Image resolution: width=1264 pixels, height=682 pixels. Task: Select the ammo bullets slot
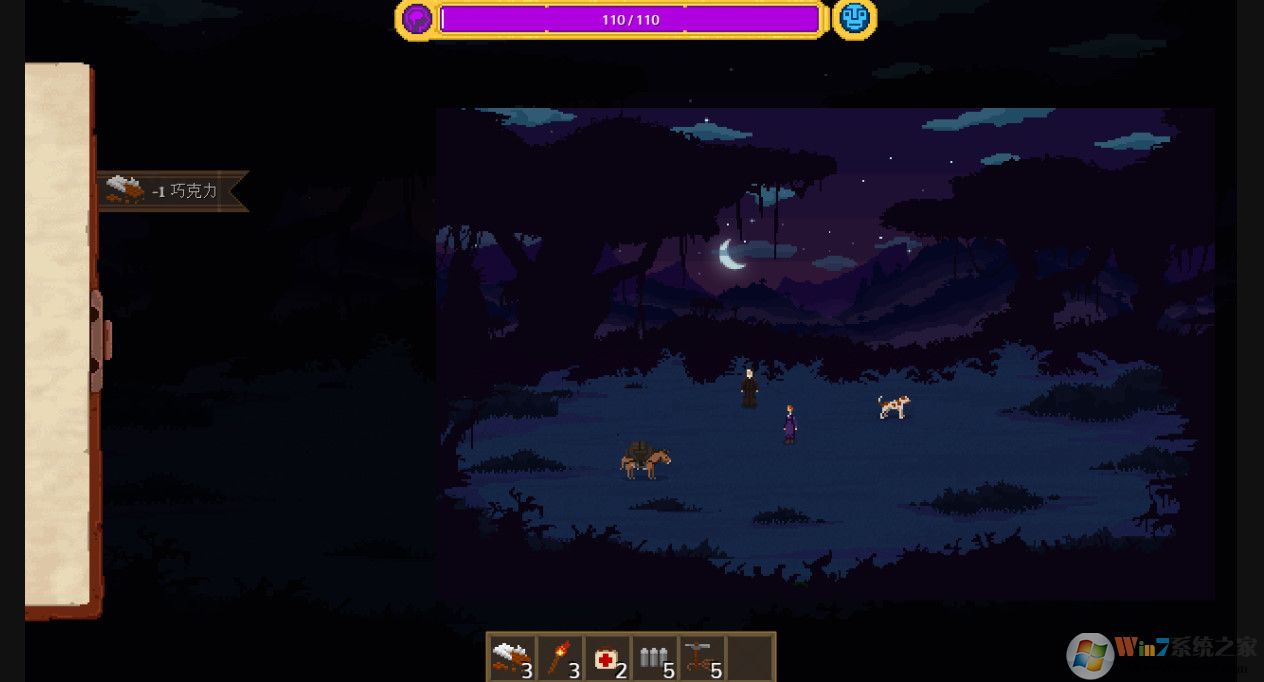(x=655, y=659)
